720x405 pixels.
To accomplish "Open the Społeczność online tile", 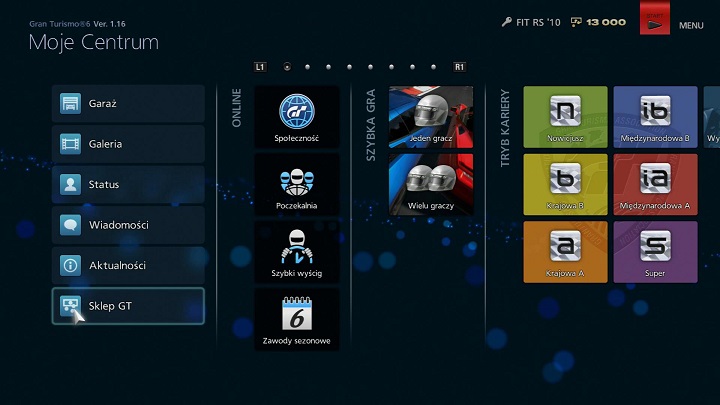I will [x=297, y=117].
